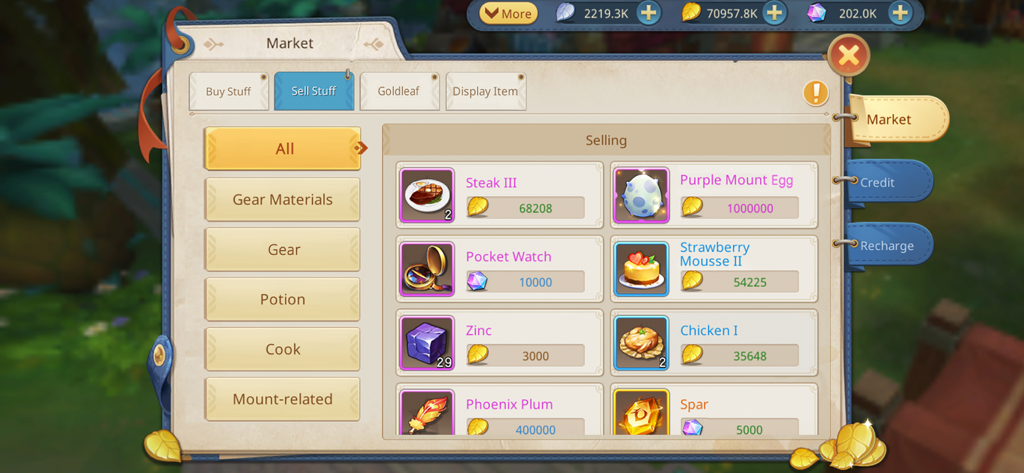Go to the Recharge side tab
The width and height of the screenshot is (1024, 473).
point(886,245)
